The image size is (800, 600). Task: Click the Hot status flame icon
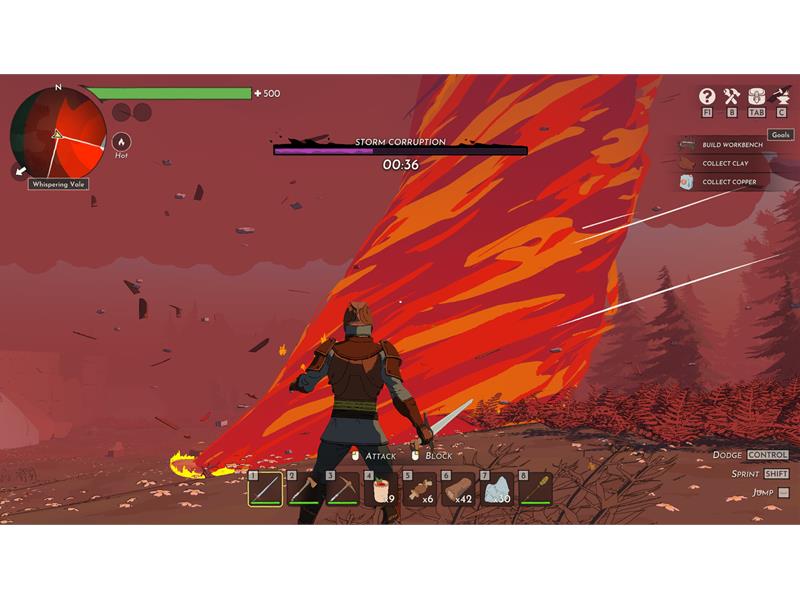pyautogui.click(x=121, y=142)
